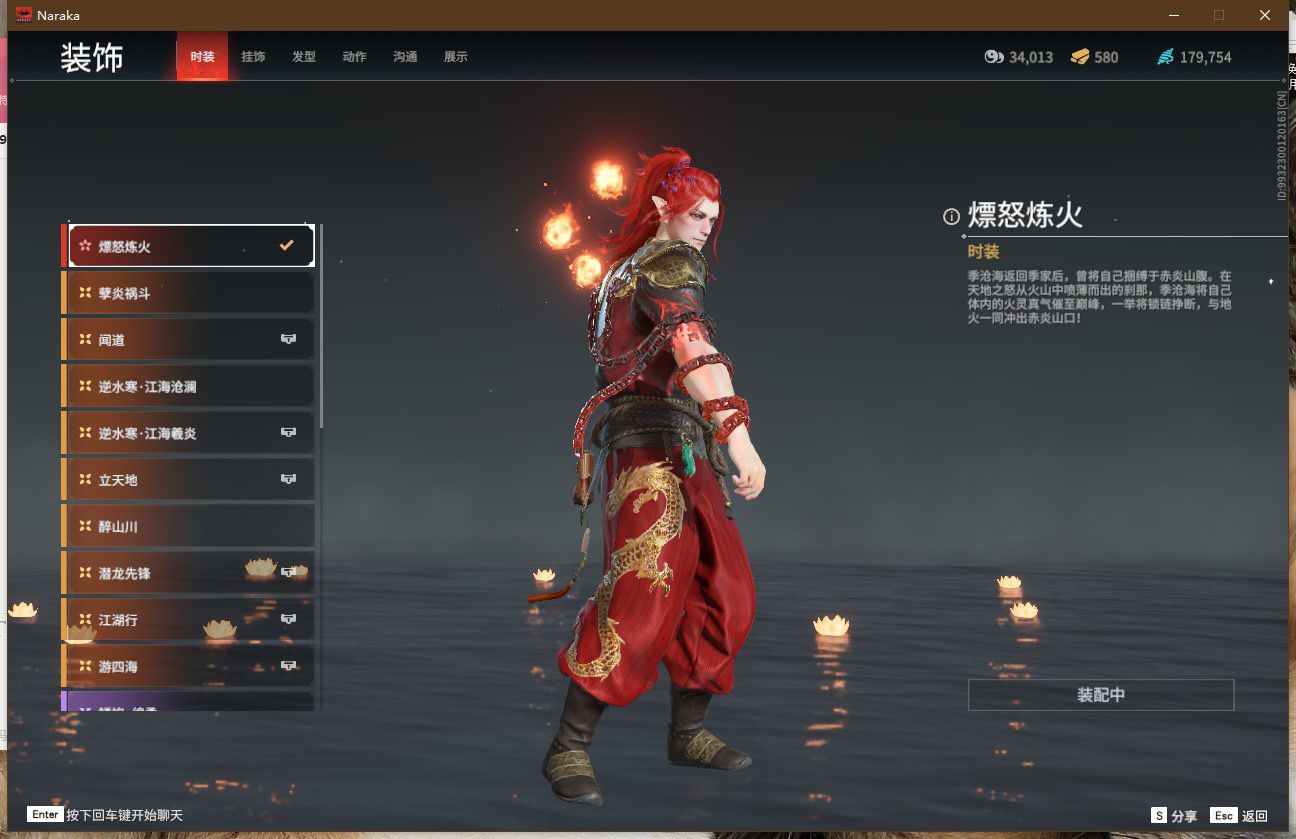Click the silver coin currency icon showing 34,013
The height and width of the screenshot is (839, 1296).
[993, 57]
